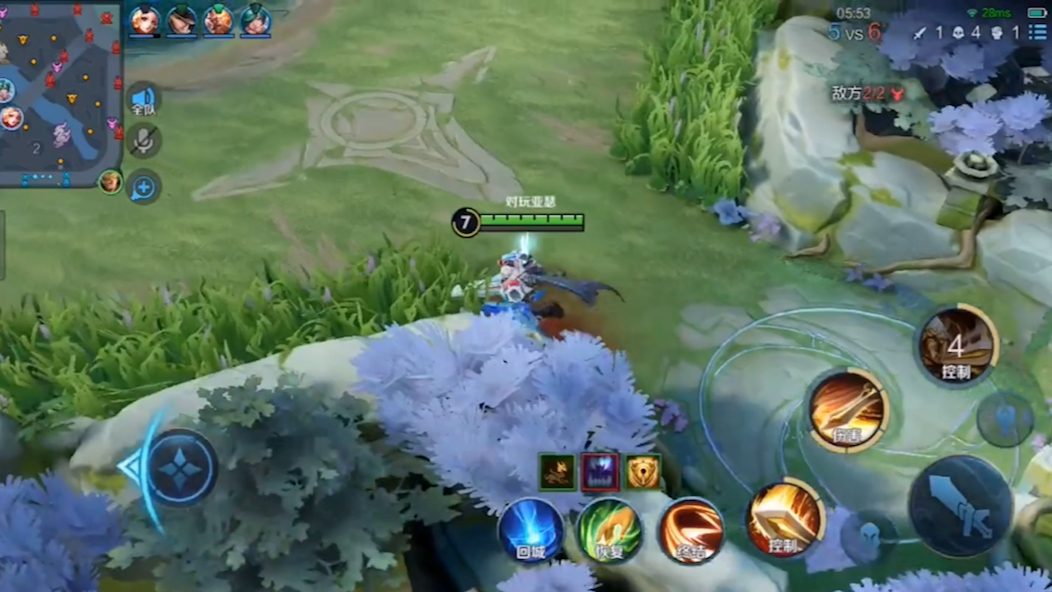Select the red-bordered equipment icon

[x=600, y=472]
